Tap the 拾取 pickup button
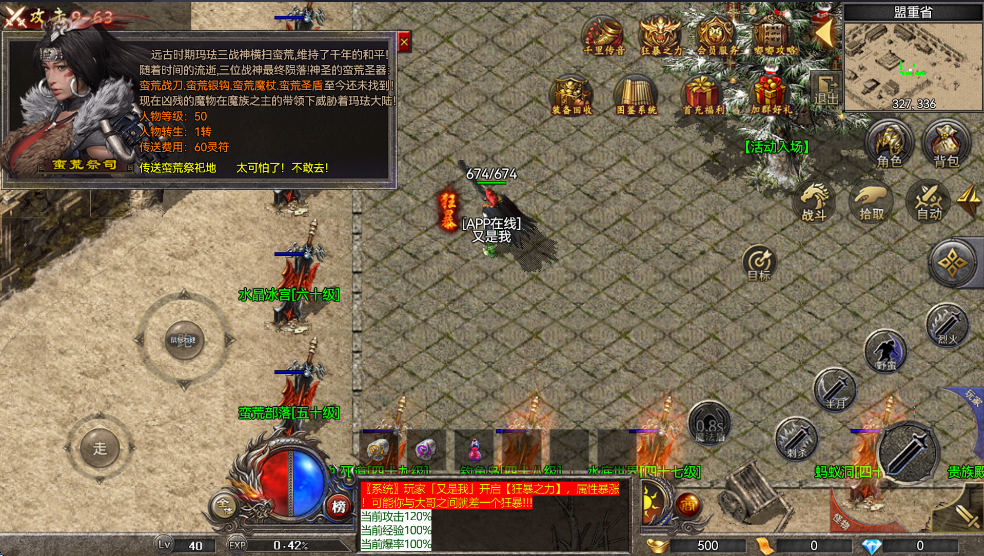This screenshot has width=984, height=556. point(871,199)
